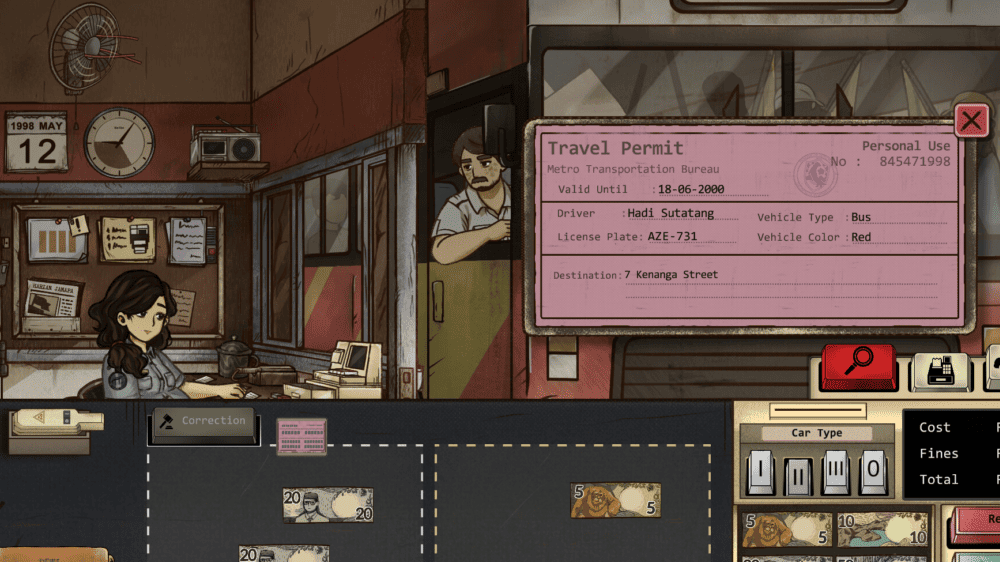The image size is (1000, 562).
Task: Select car type I key
Action: tap(759, 471)
